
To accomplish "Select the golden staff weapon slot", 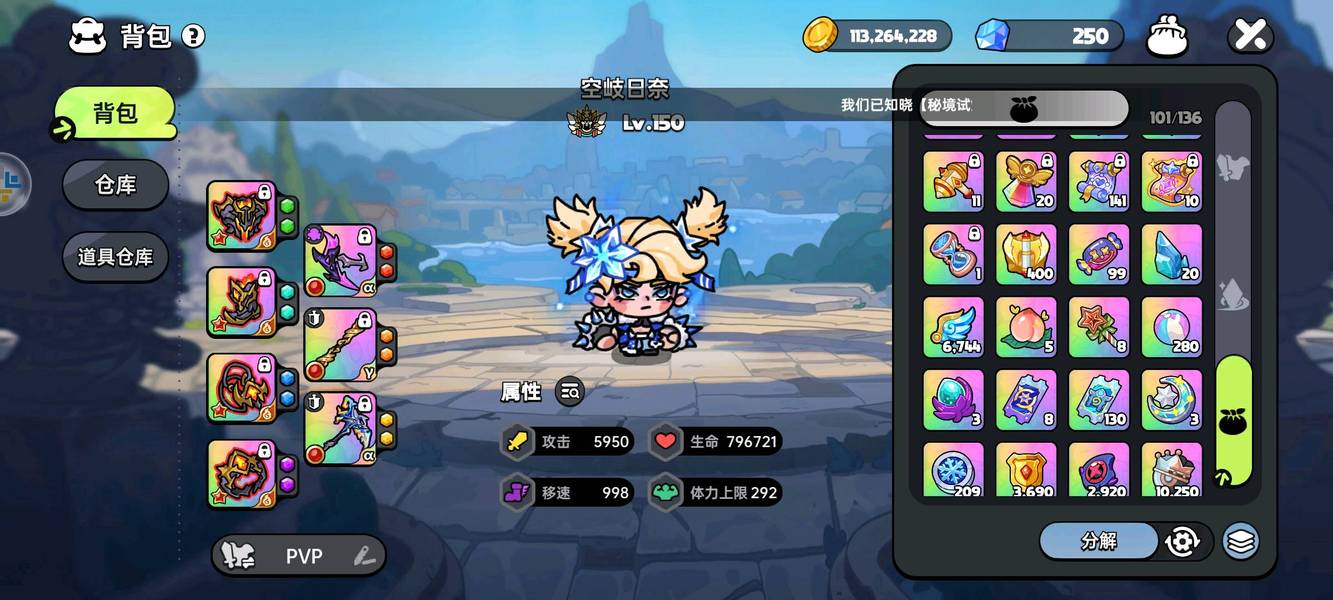I will 341,345.
